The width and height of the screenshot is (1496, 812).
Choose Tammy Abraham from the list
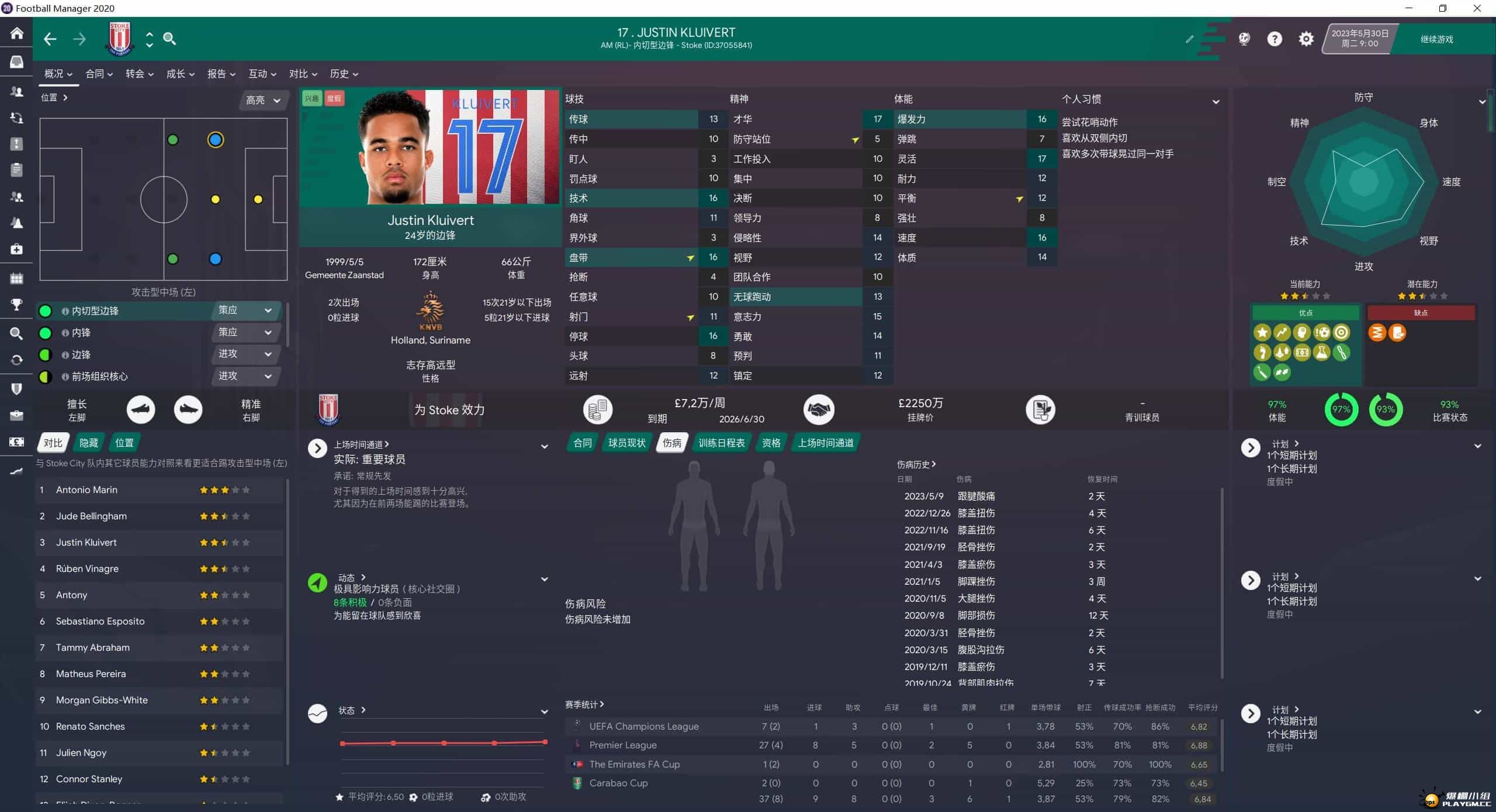click(x=93, y=647)
